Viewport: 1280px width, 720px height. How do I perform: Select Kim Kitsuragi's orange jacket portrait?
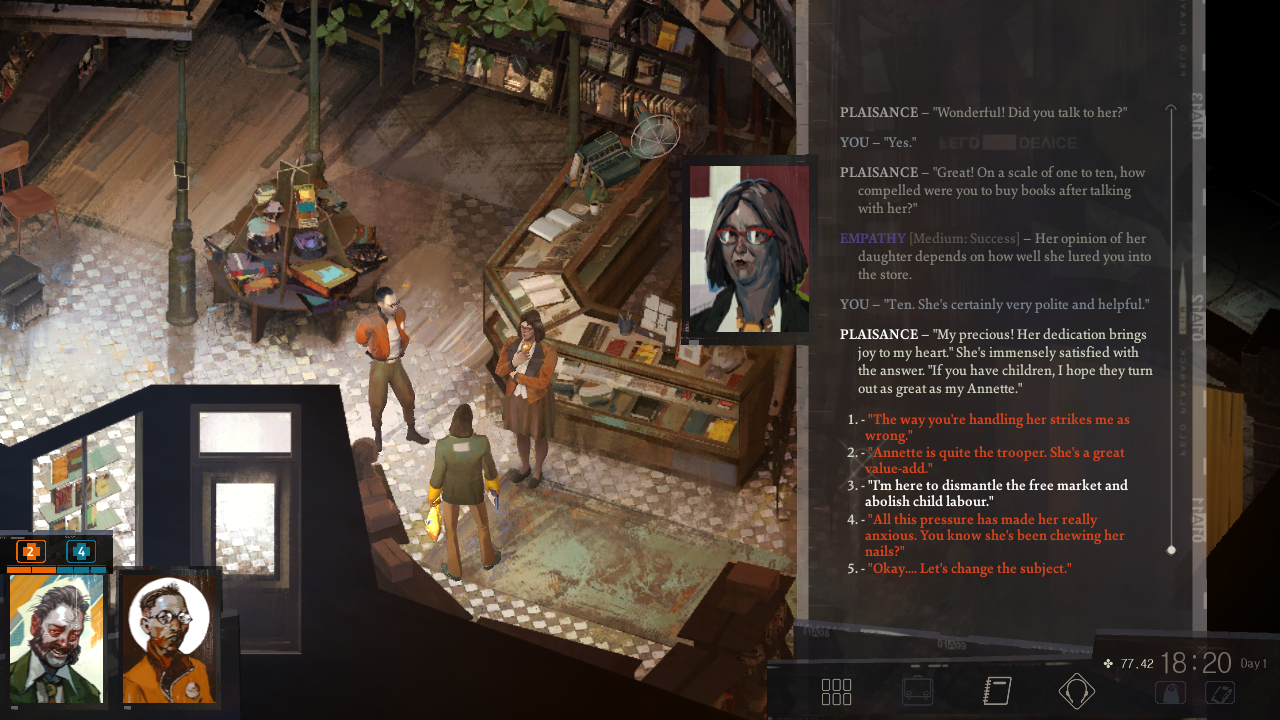pos(168,638)
